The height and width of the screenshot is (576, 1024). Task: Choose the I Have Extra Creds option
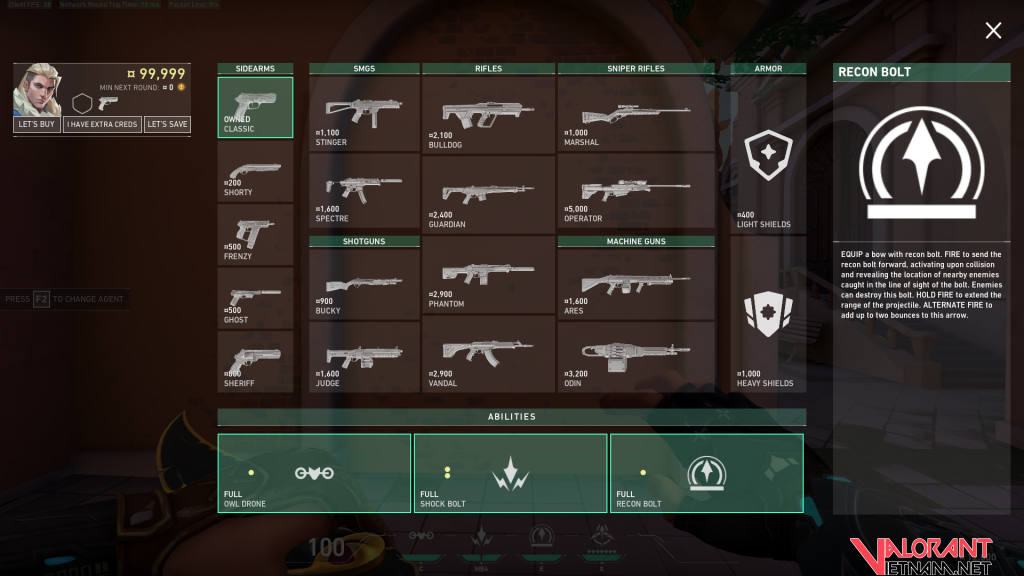point(101,125)
